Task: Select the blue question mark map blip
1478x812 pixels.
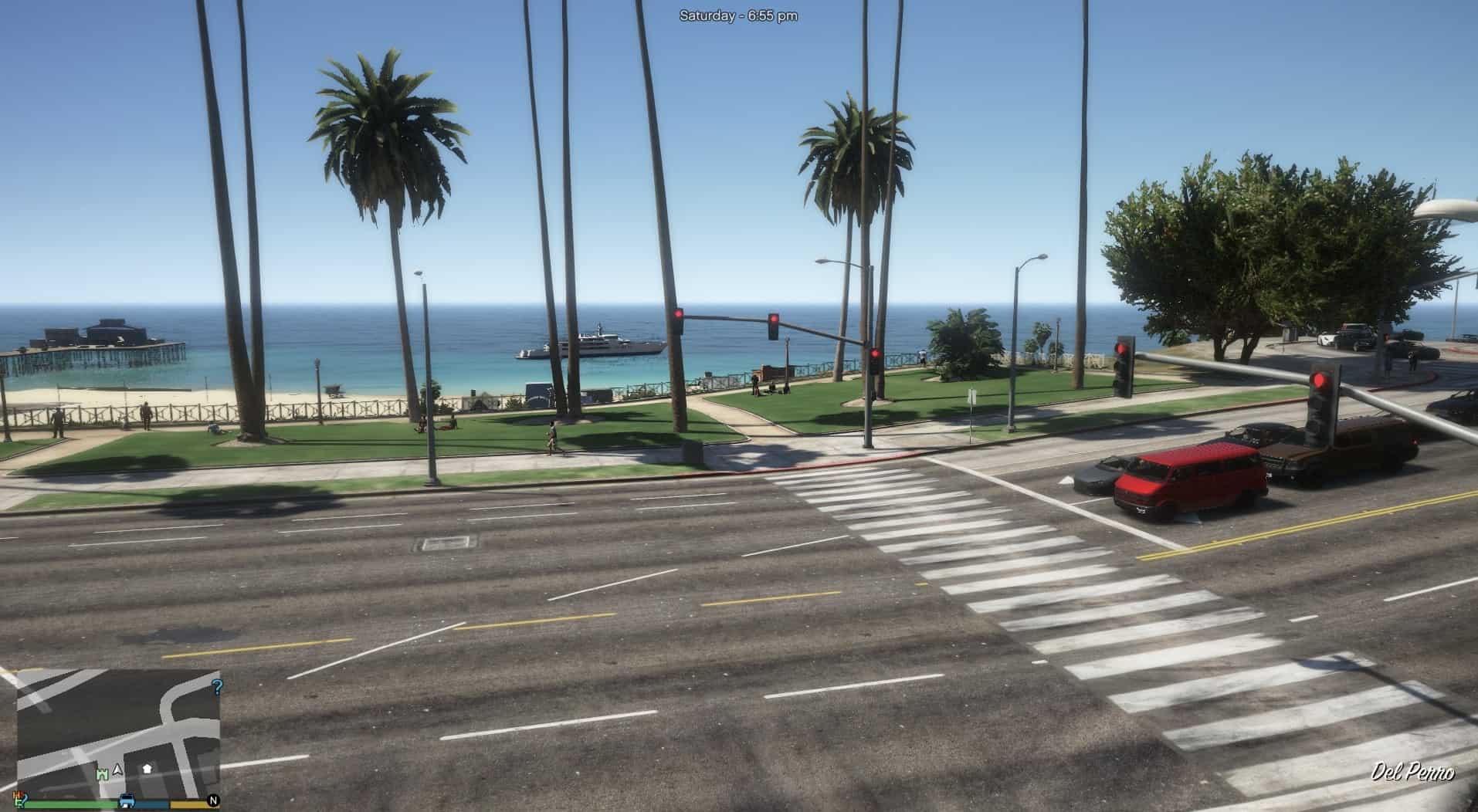Action: [x=217, y=686]
